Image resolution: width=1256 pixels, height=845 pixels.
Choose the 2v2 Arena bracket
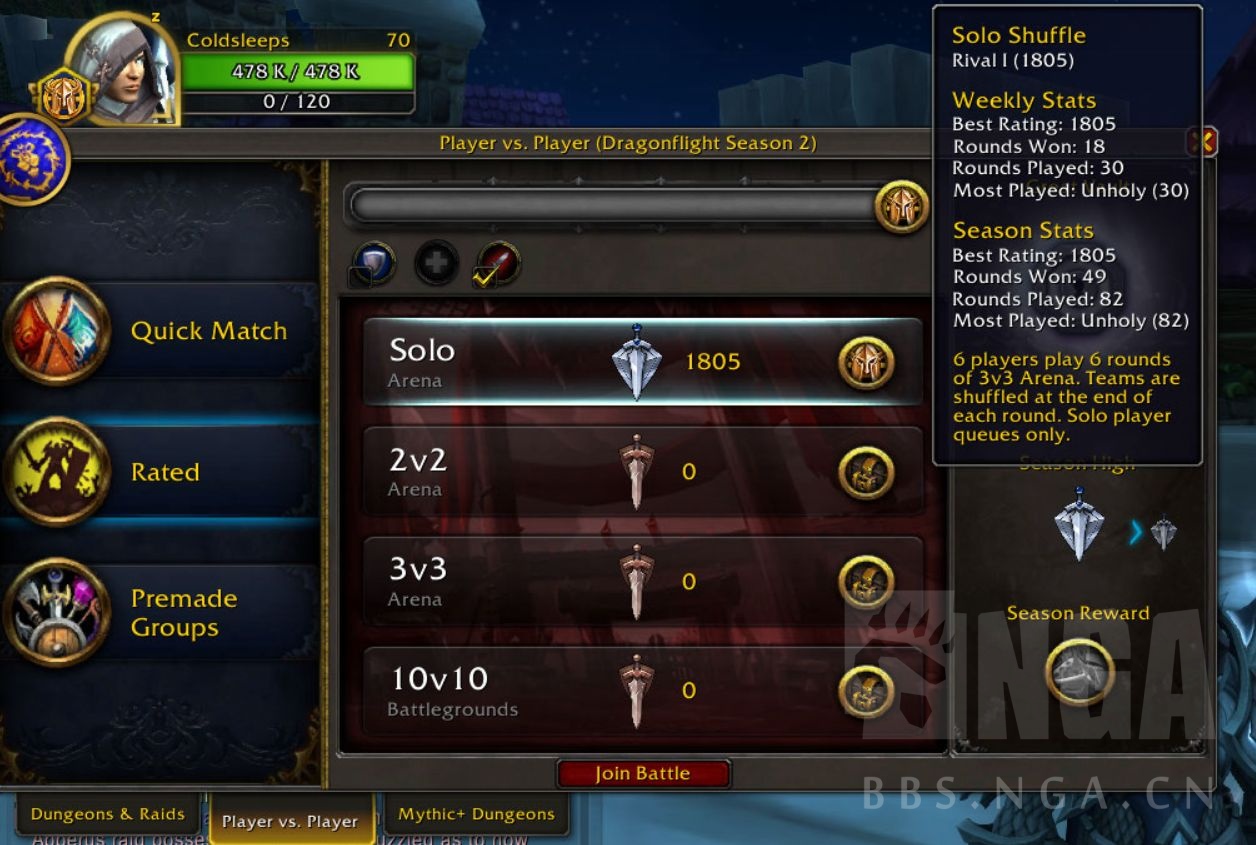642,472
